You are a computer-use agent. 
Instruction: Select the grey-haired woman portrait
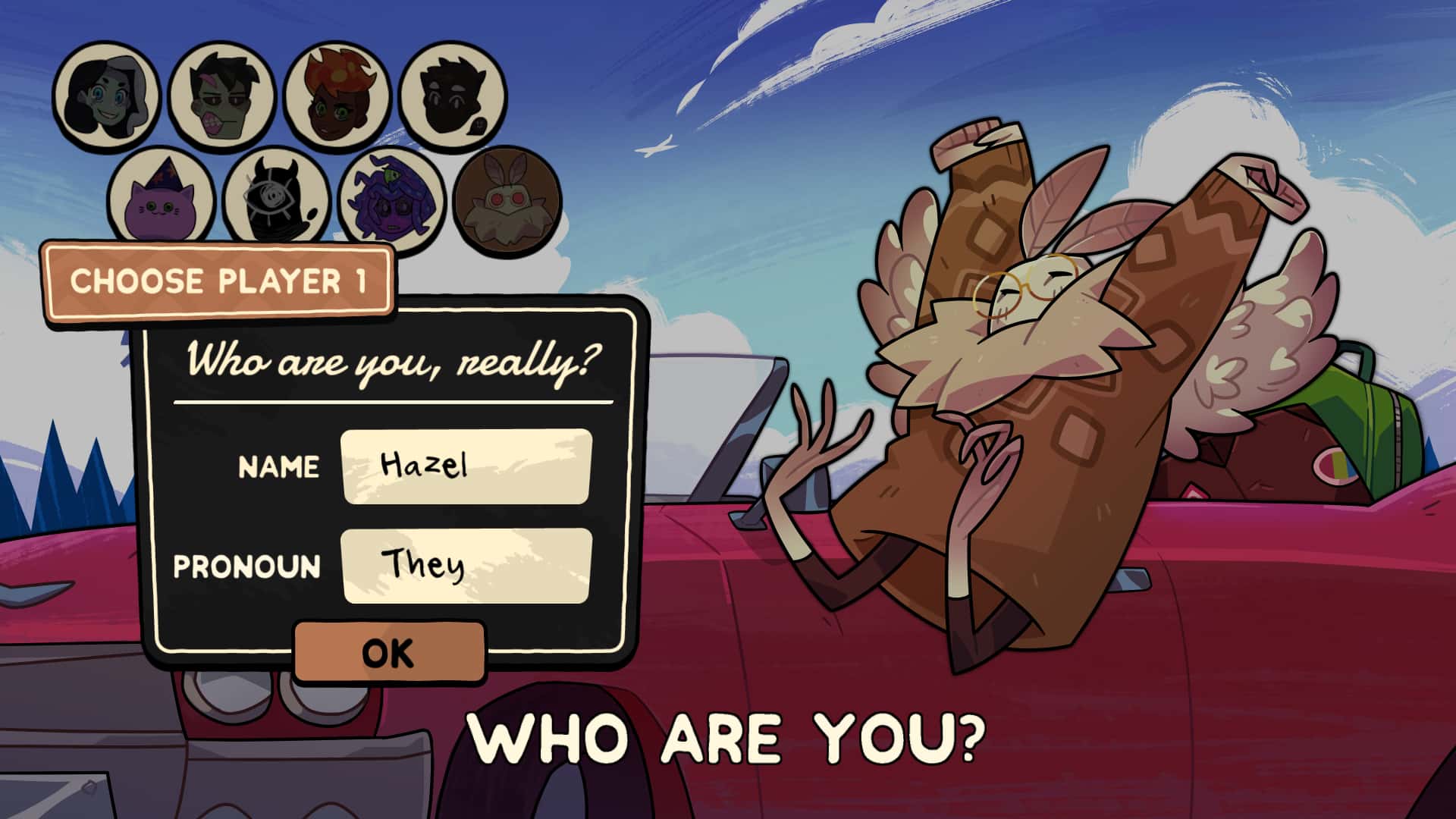[x=106, y=95]
